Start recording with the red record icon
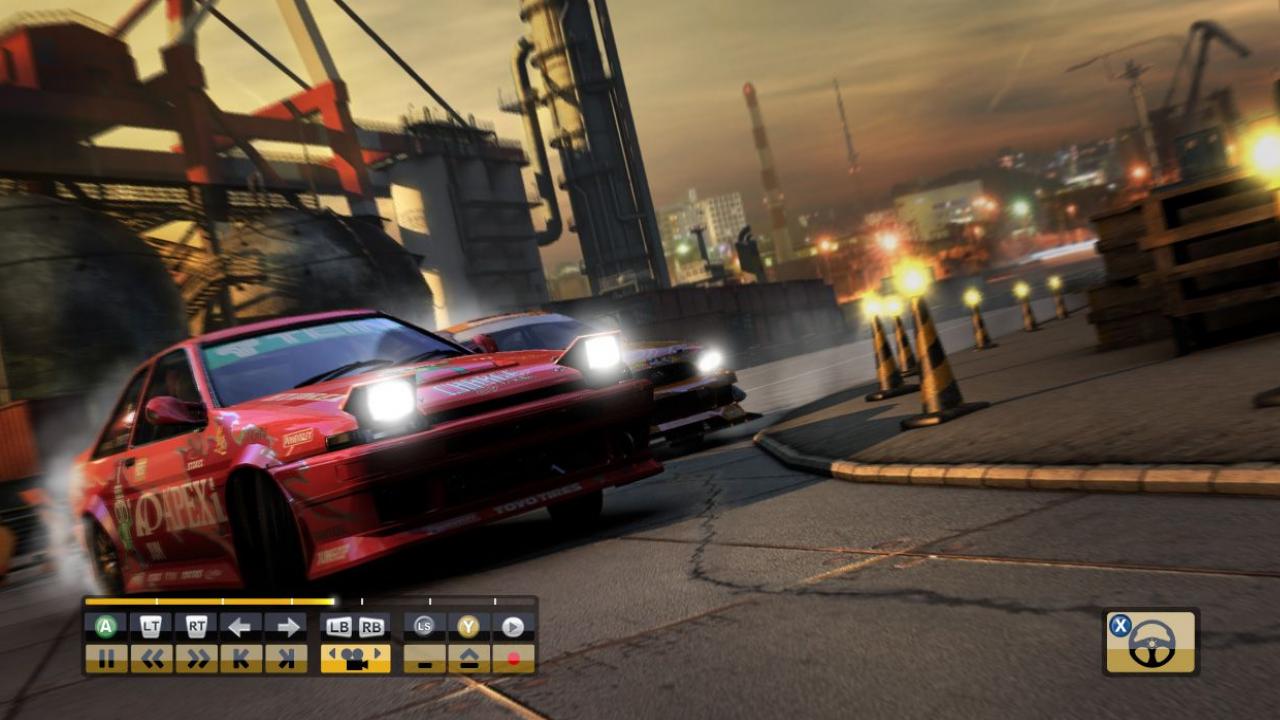Viewport: 1280px width, 720px height. 514,658
